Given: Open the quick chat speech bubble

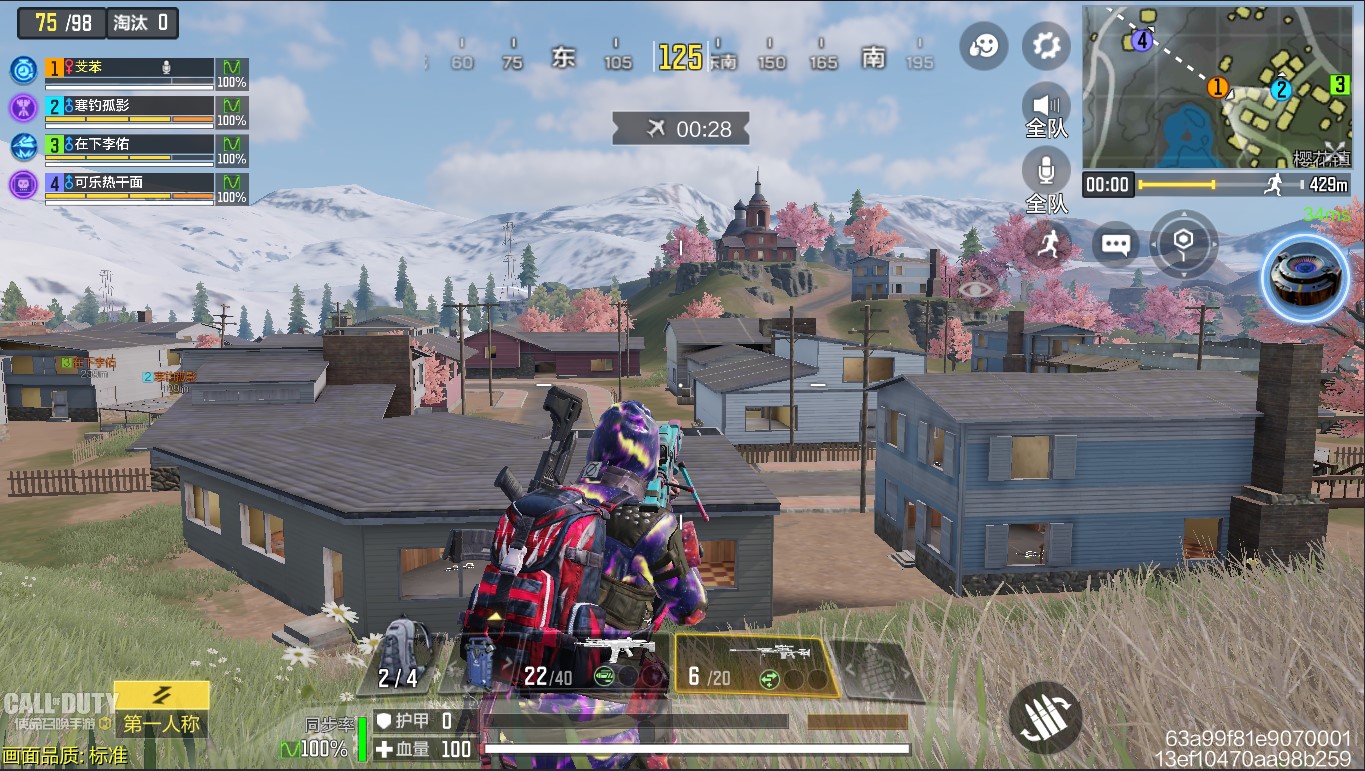Looking at the screenshot, I should pos(1115,243).
